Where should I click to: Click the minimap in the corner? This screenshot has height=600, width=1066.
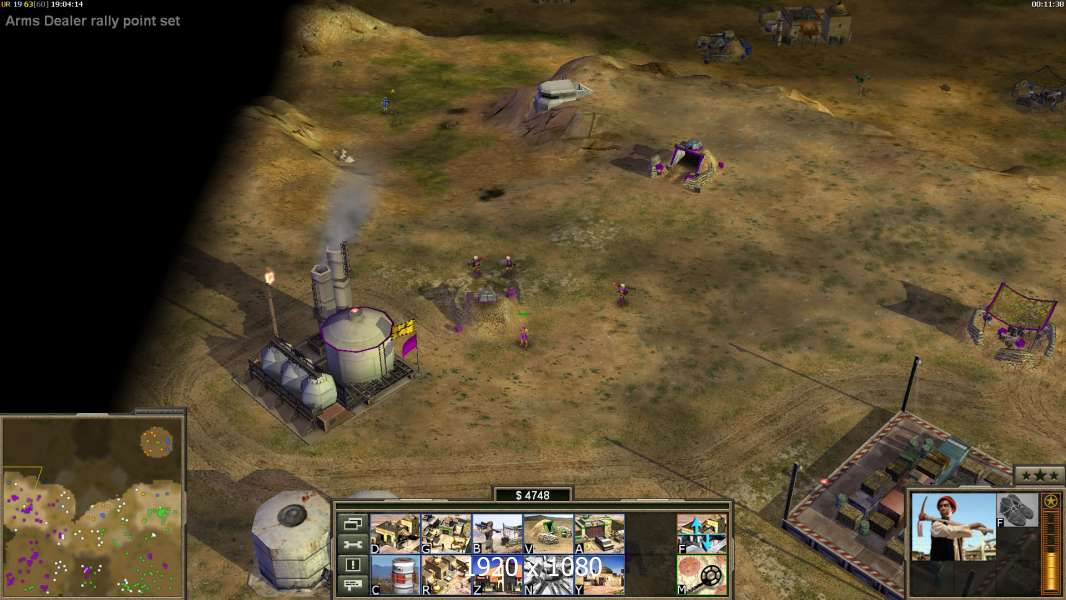pyautogui.click(x=92, y=505)
